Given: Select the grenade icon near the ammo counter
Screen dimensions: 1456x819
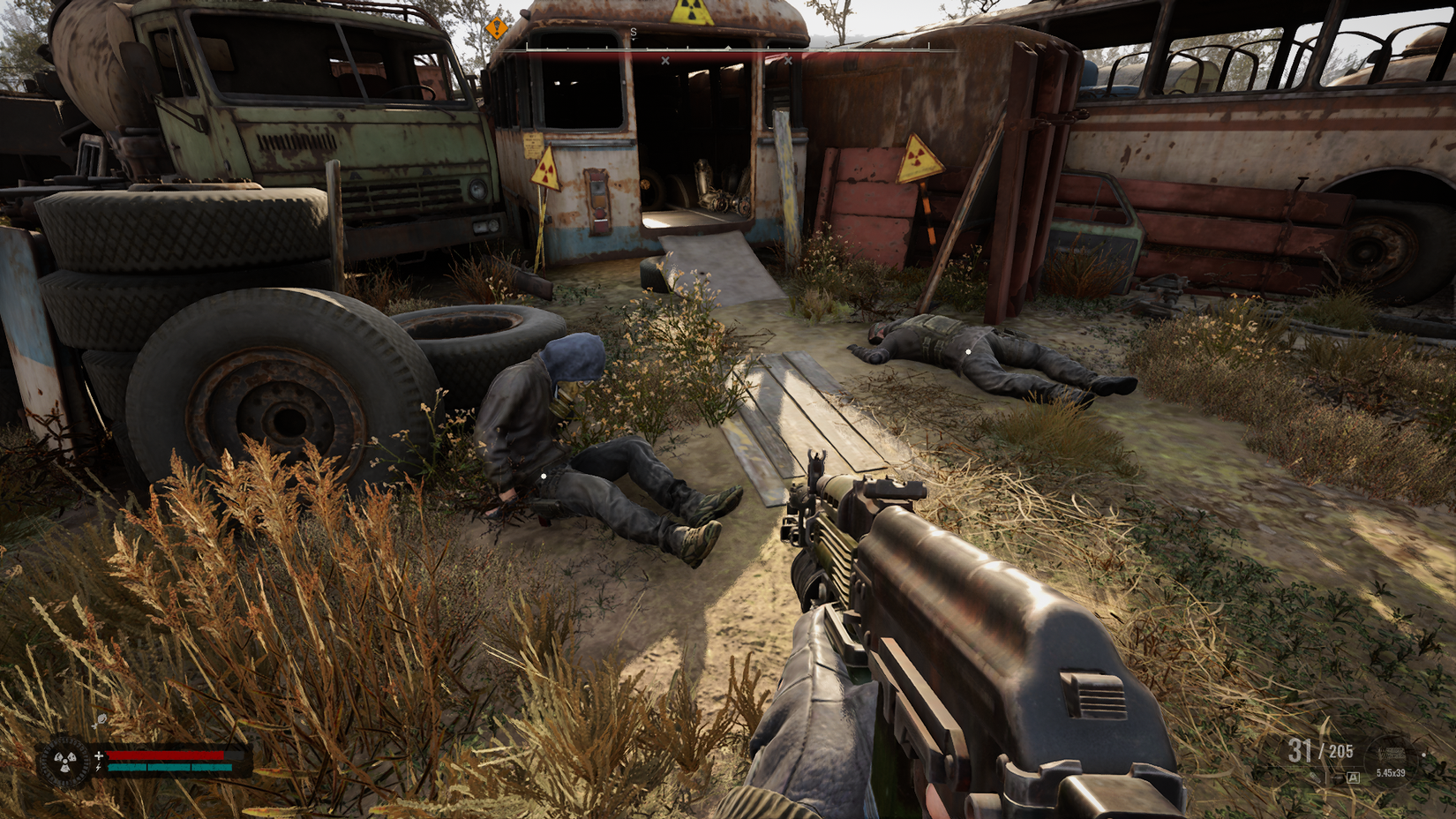Looking at the screenshot, I should (1315, 778).
